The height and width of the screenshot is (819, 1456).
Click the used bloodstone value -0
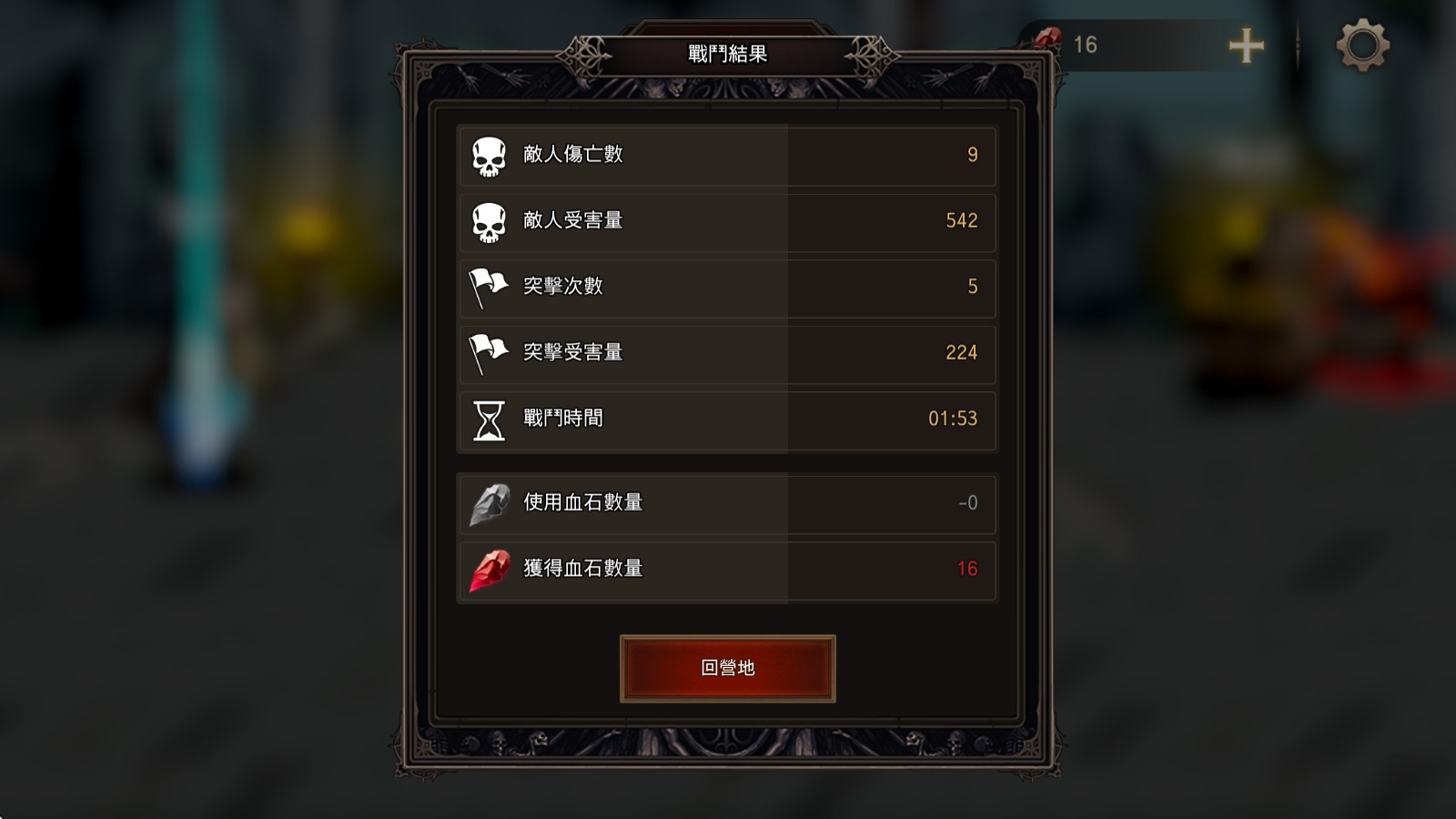pyautogui.click(x=966, y=504)
